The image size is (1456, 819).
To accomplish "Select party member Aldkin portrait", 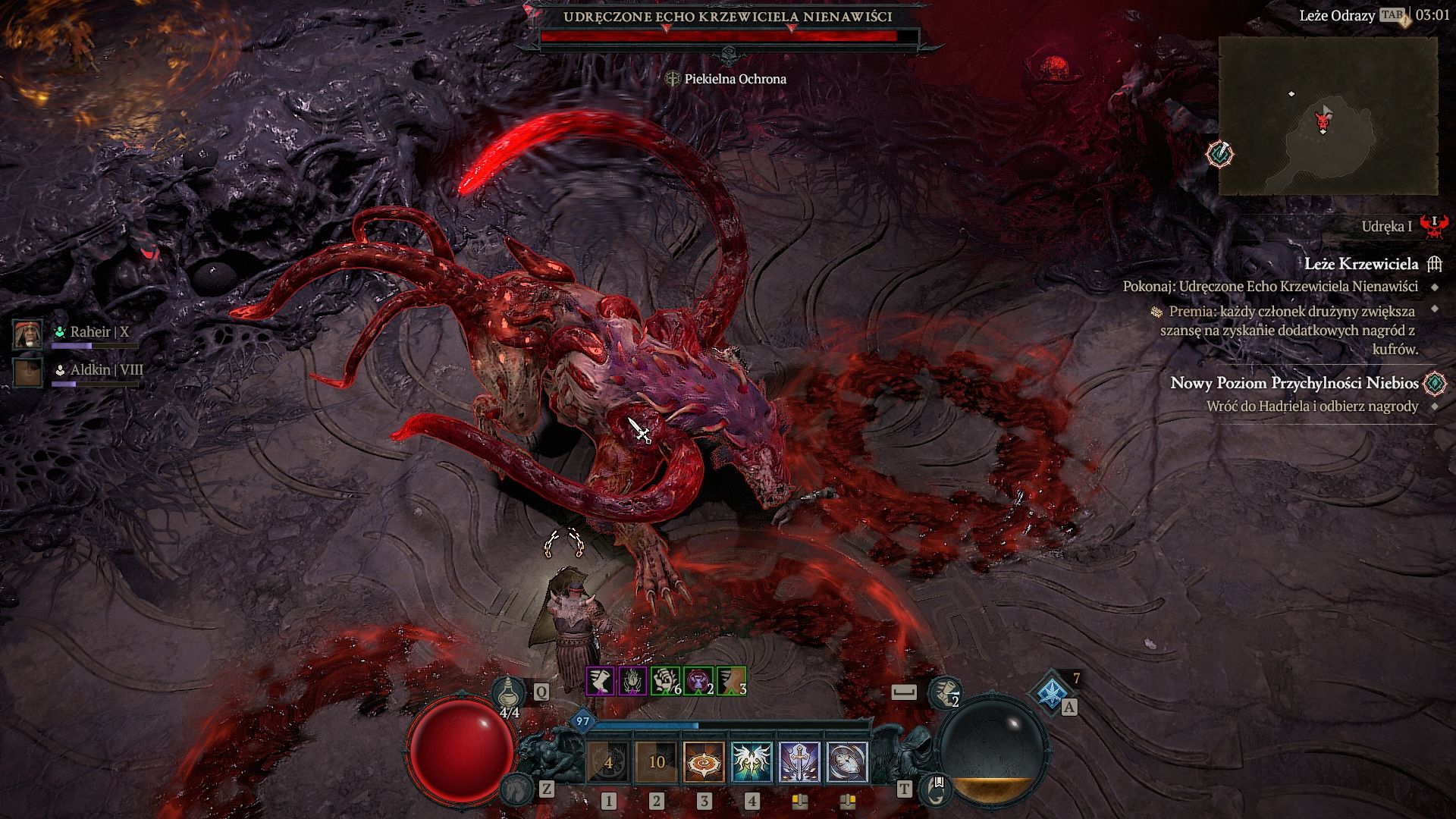I will [28, 372].
